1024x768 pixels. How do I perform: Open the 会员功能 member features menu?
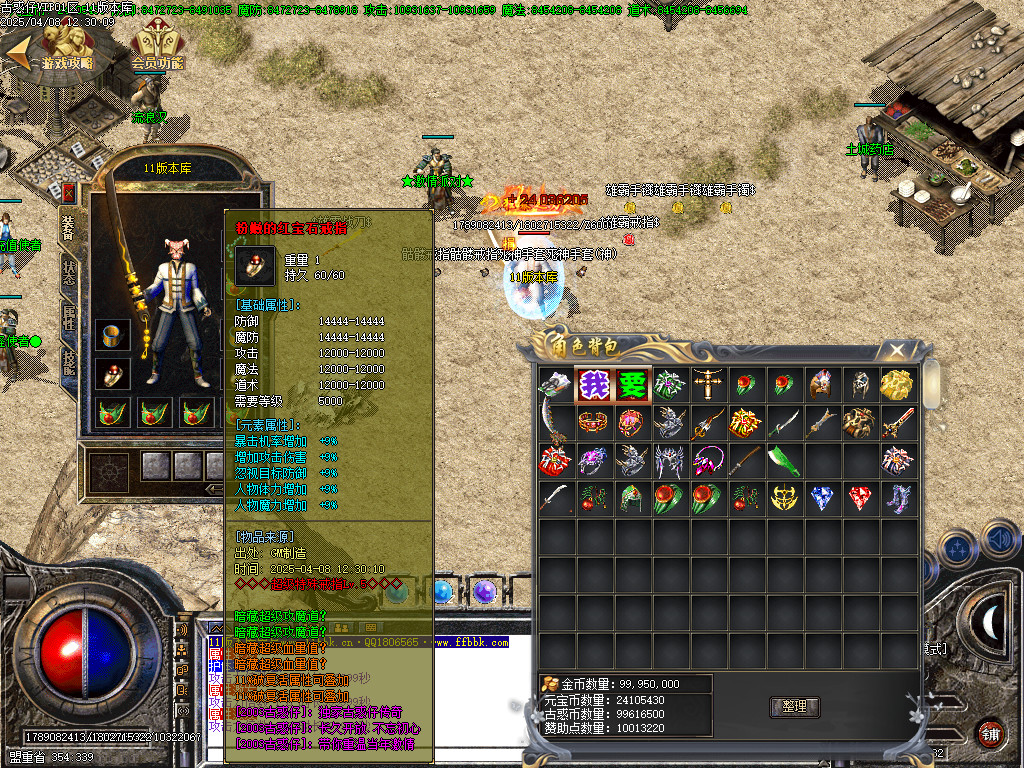click(x=157, y=47)
